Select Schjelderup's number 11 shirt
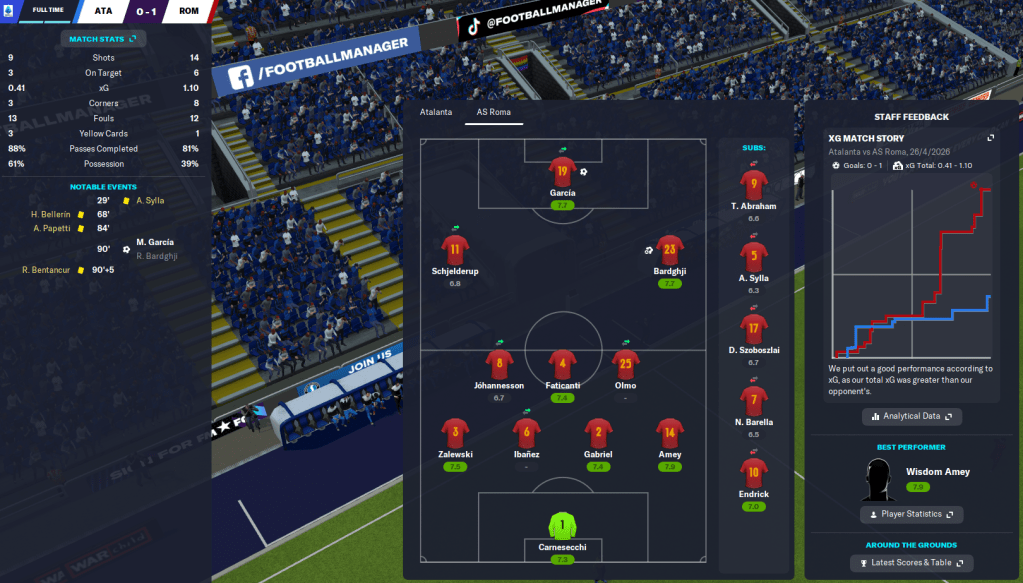 [x=455, y=251]
